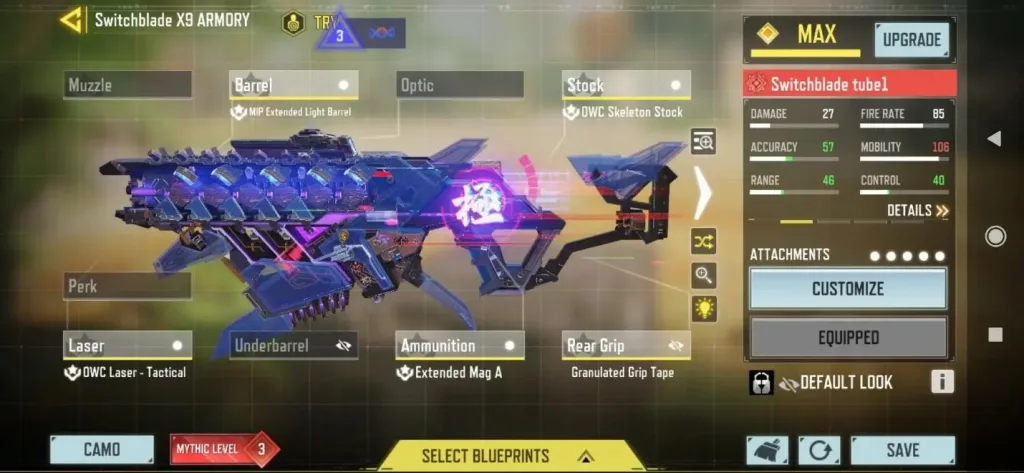Screen dimensions: 1024x473
Task: Upgrade the Switchblade X9 weapon
Action: point(911,40)
